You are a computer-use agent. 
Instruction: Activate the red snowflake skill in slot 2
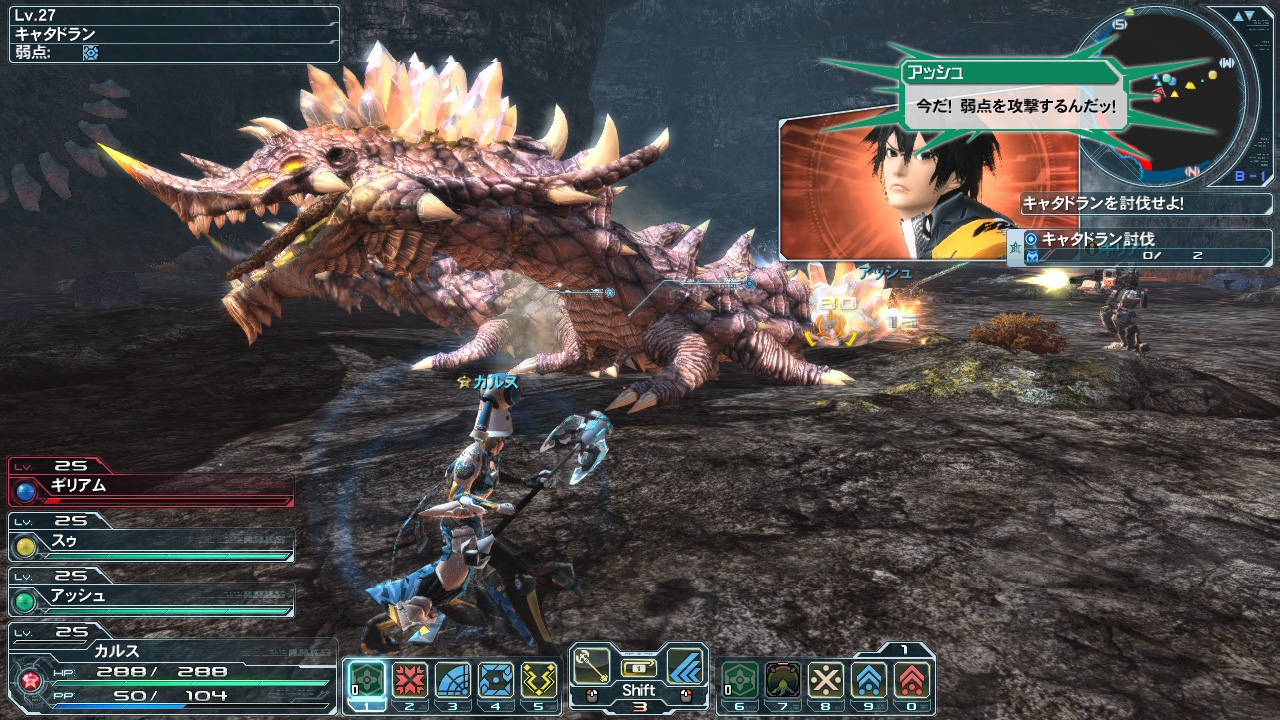[409, 680]
